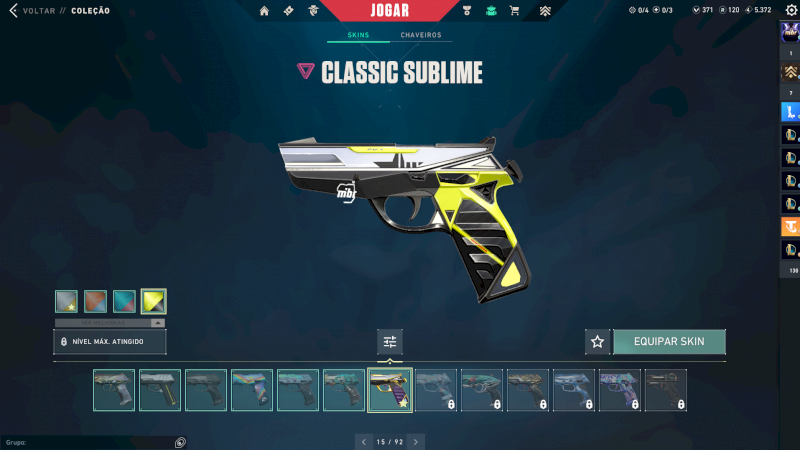Open the home icon in top navigation
This screenshot has width=800, height=450.
pos(264,11)
